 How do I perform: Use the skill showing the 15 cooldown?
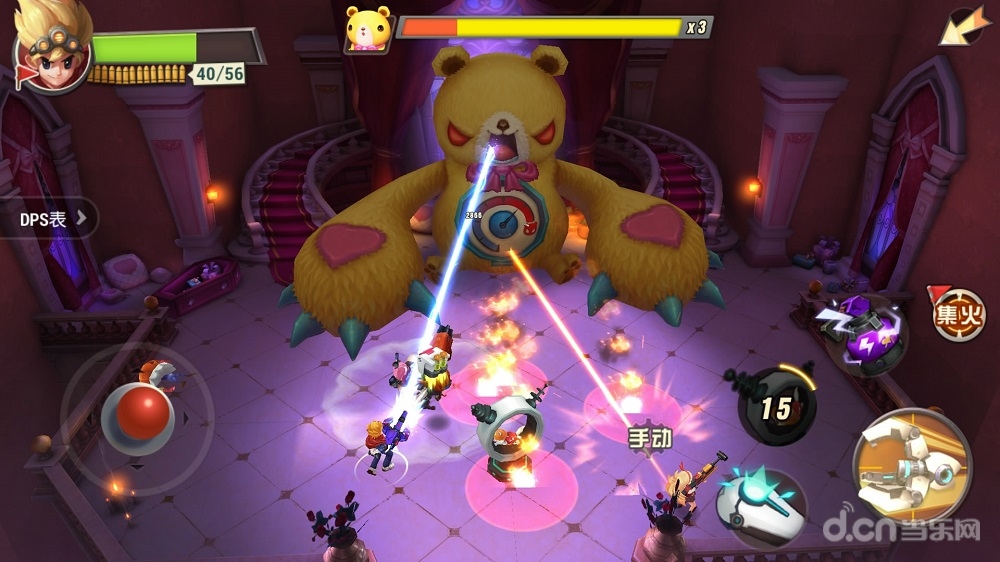point(777,405)
